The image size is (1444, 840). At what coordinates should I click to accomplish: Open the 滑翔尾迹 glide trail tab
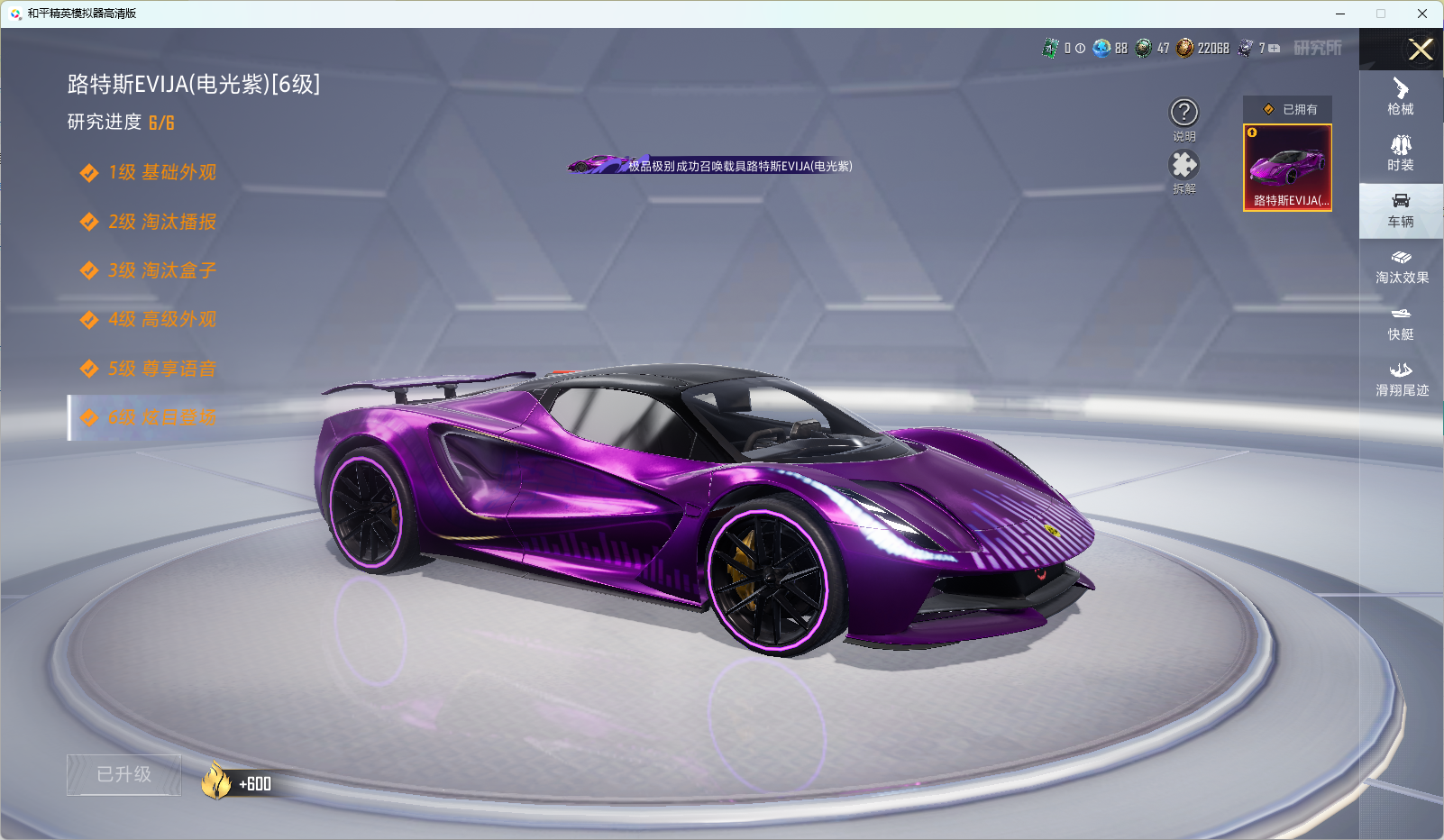pyautogui.click(x=1401, y=379)
